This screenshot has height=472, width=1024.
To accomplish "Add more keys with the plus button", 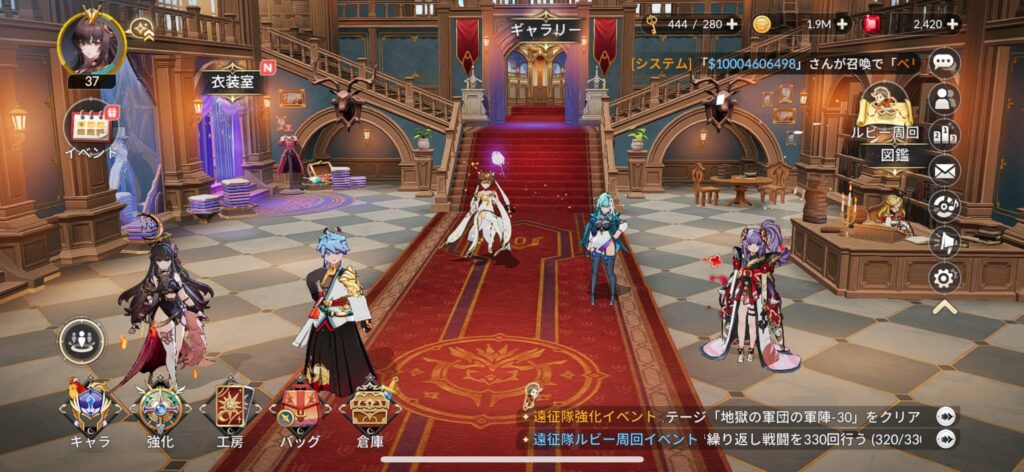I will (733, 24).
